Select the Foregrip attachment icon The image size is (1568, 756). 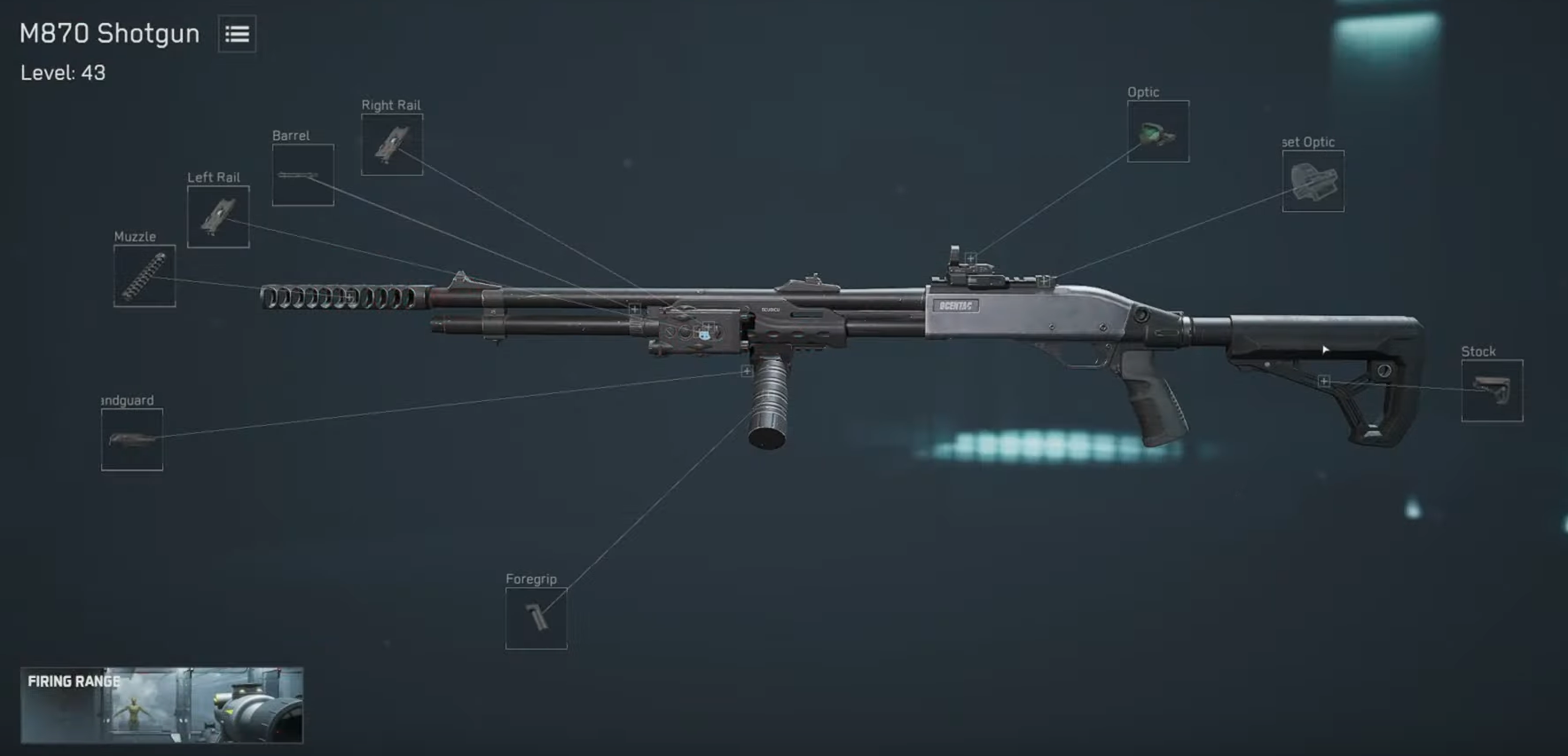[535, 618]
